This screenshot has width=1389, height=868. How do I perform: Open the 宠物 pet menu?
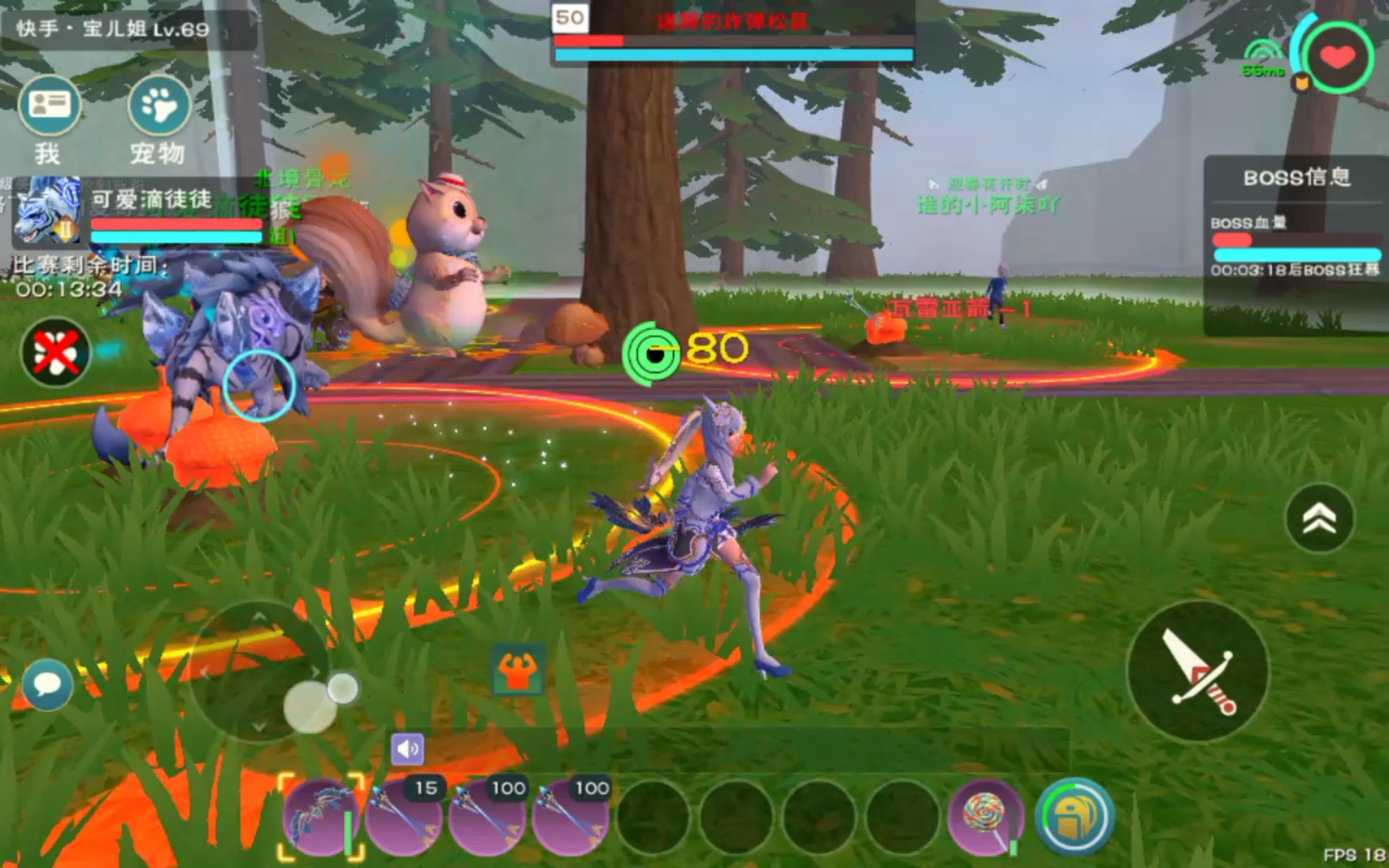pyautogui.click(x=158, y=106)
